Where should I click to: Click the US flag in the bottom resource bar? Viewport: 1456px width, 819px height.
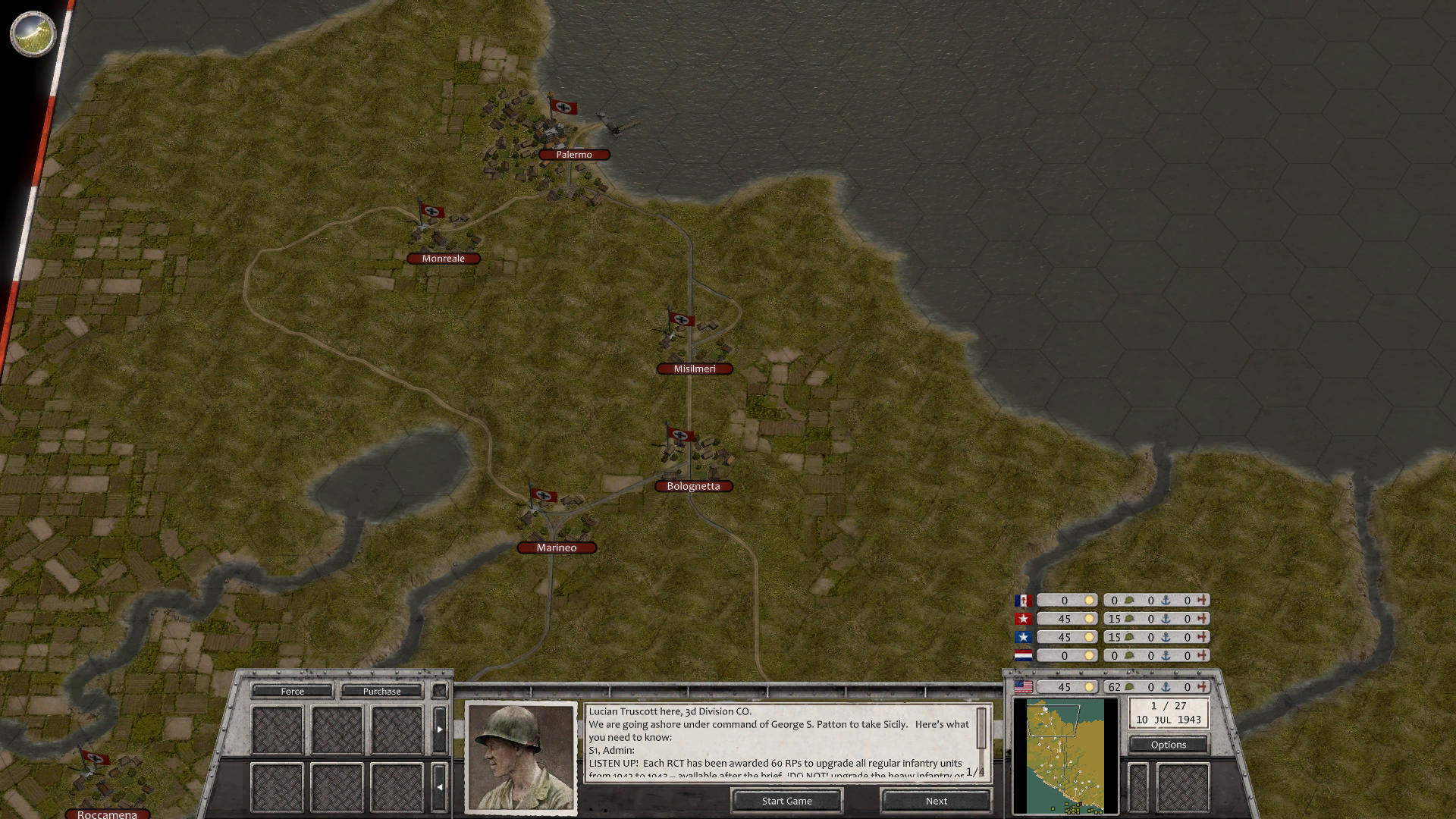tap(1022, 686)
